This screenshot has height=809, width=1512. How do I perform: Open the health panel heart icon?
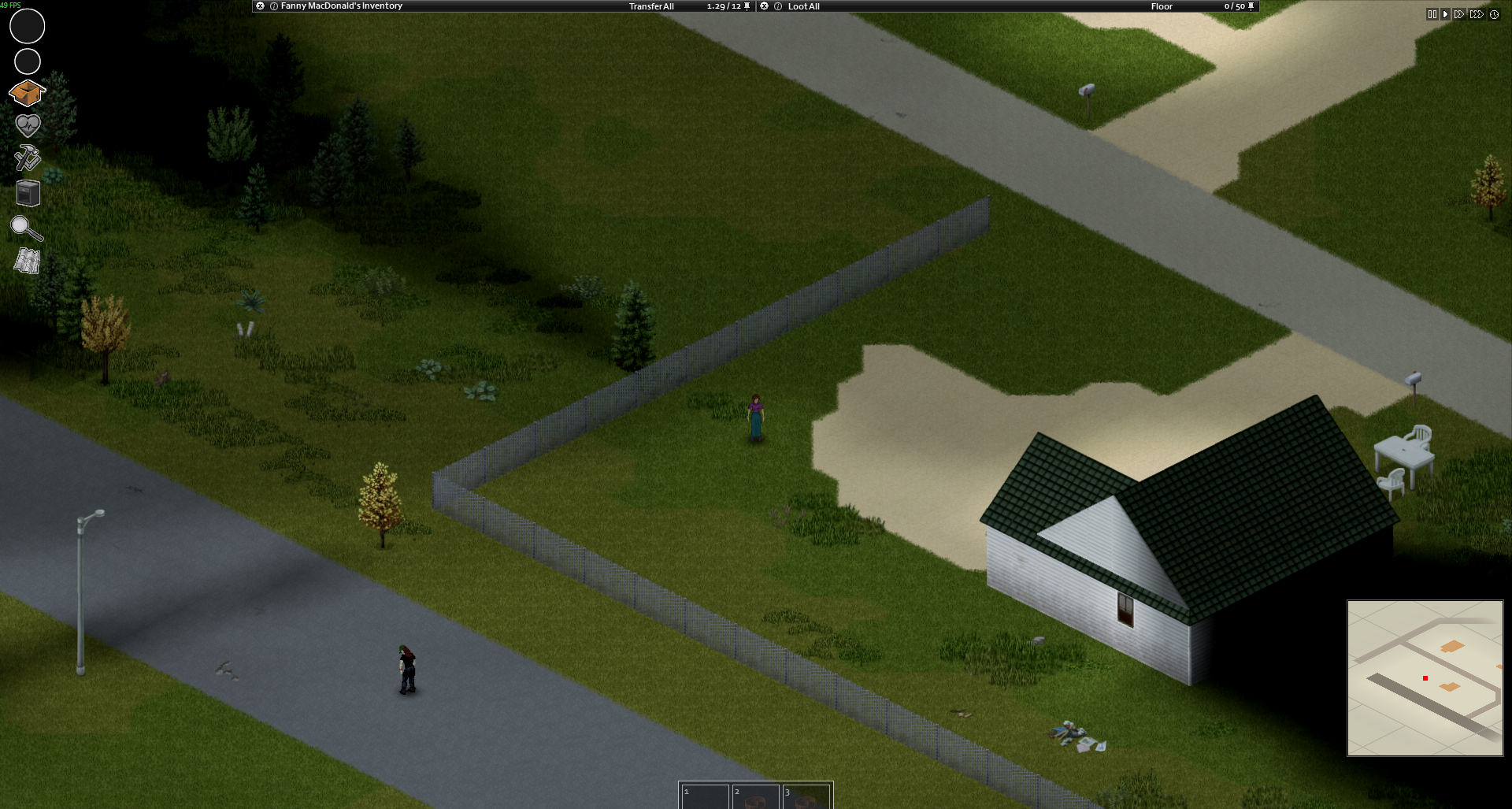click(x=28, y=125)
